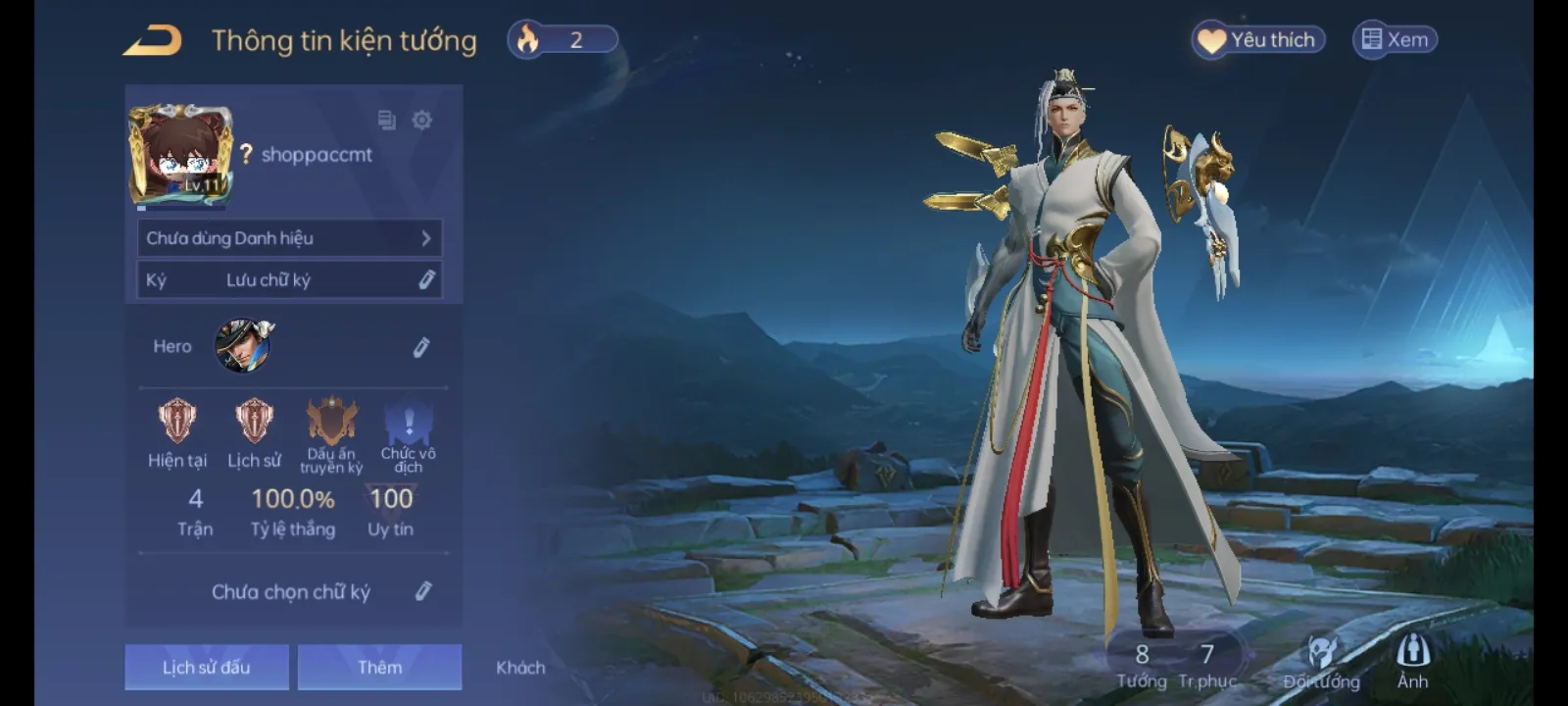Switch to the Thêm tab
The width and height of the screenshot is (1568, 706).
[379, 668]
